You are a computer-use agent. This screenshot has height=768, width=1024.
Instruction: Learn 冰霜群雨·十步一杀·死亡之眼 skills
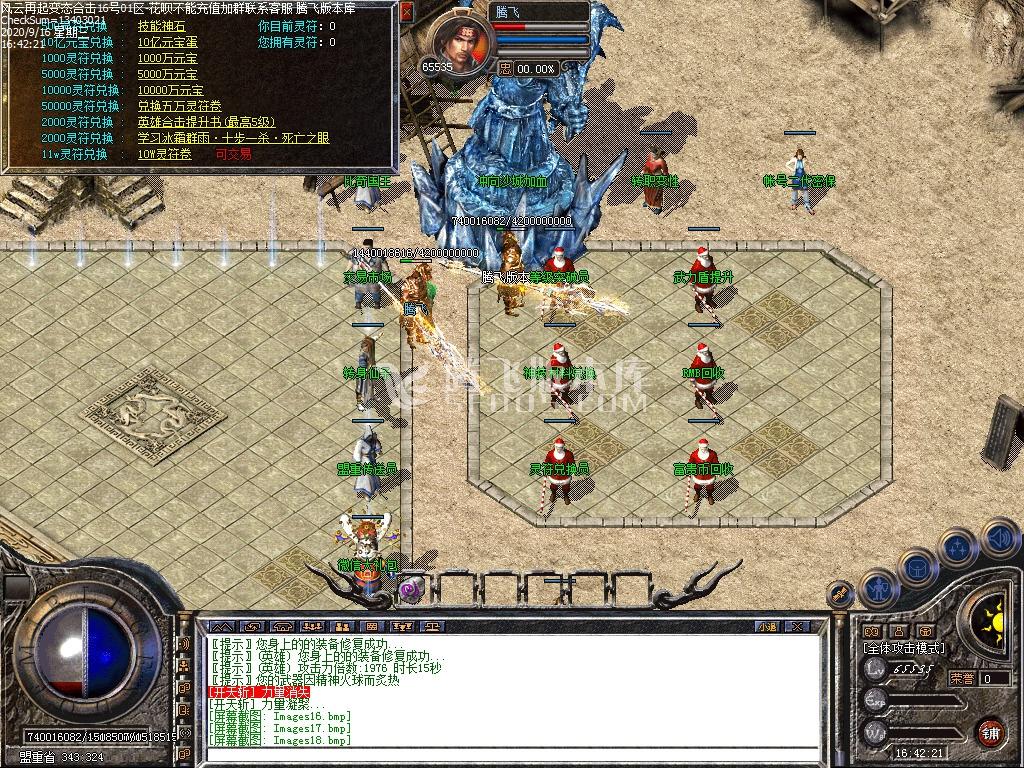pyautogui.click(x=233, y=138)
